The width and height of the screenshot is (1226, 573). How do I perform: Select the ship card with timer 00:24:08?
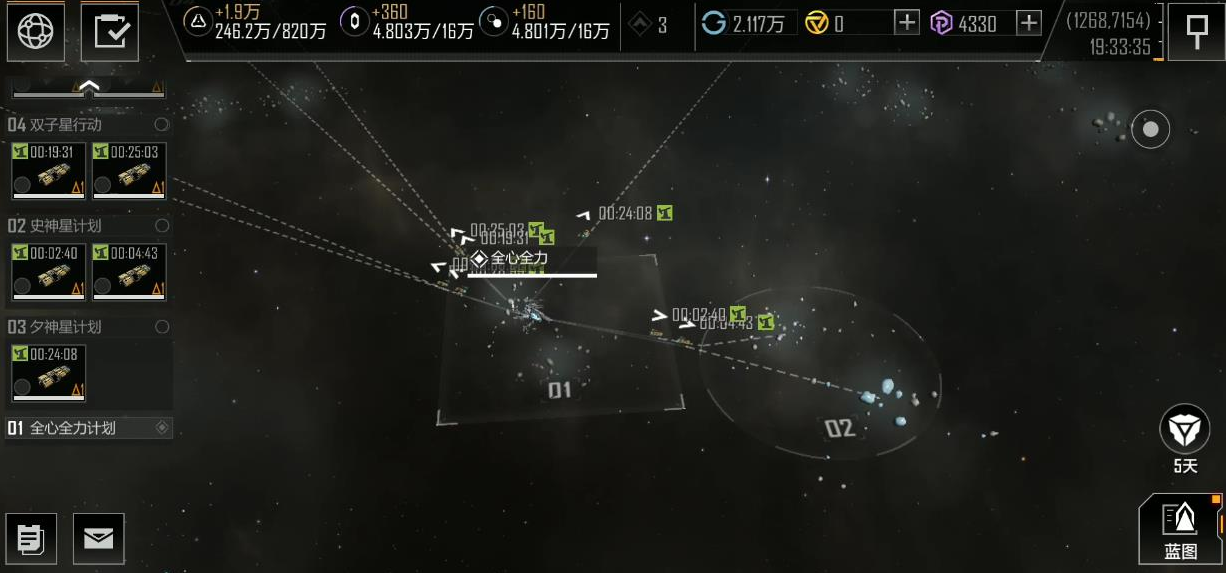coord(48,373)
